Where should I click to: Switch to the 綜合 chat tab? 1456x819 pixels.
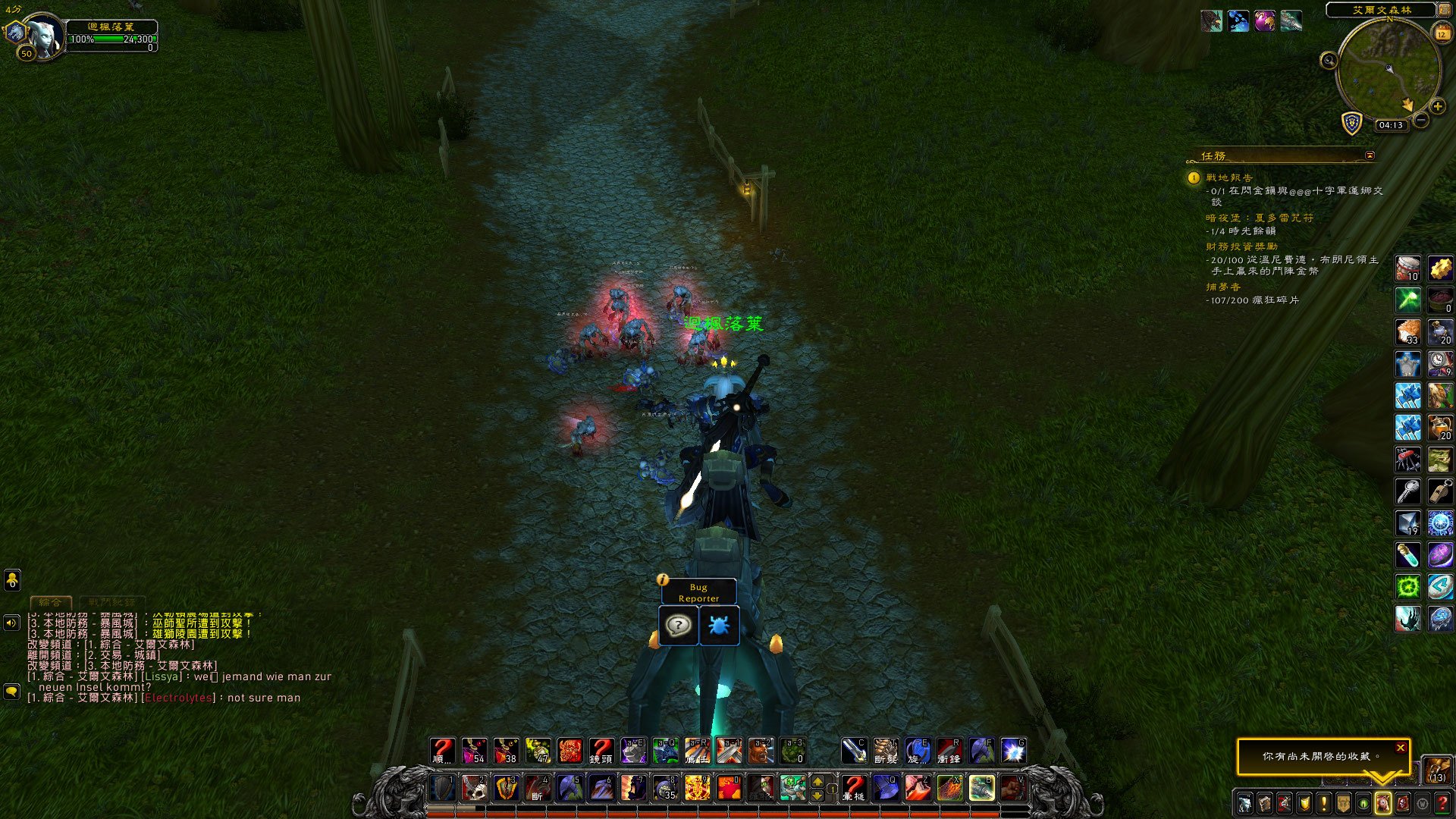pos(51,602)
